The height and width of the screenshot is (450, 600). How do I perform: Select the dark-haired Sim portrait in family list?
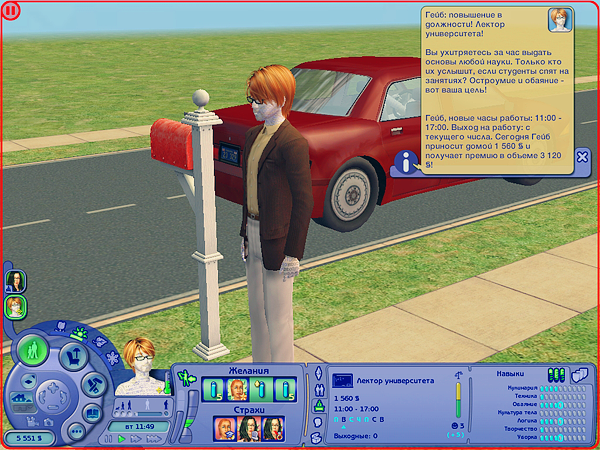(x=16, y=280)
